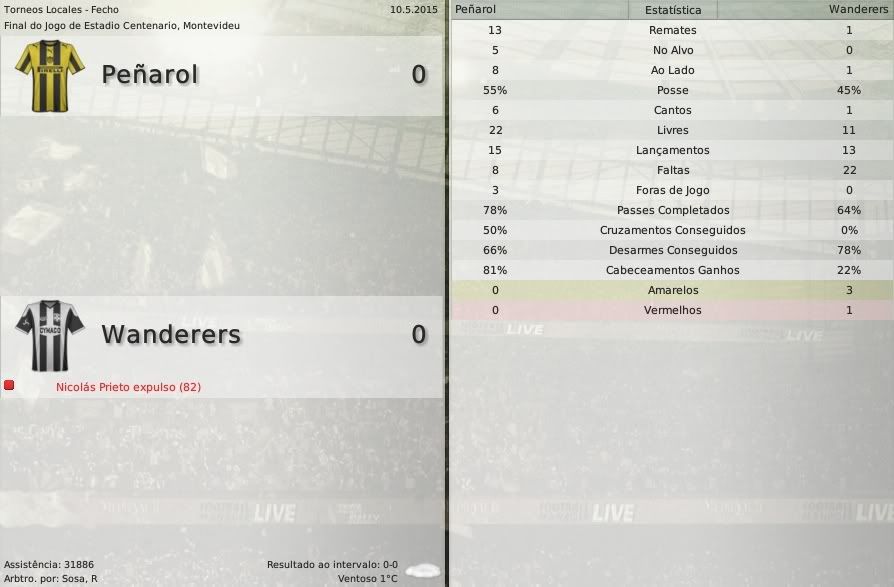Select the Remates statistics row
Image resolution: width=894 pixels, height=587 pixels.
point(672,30)
